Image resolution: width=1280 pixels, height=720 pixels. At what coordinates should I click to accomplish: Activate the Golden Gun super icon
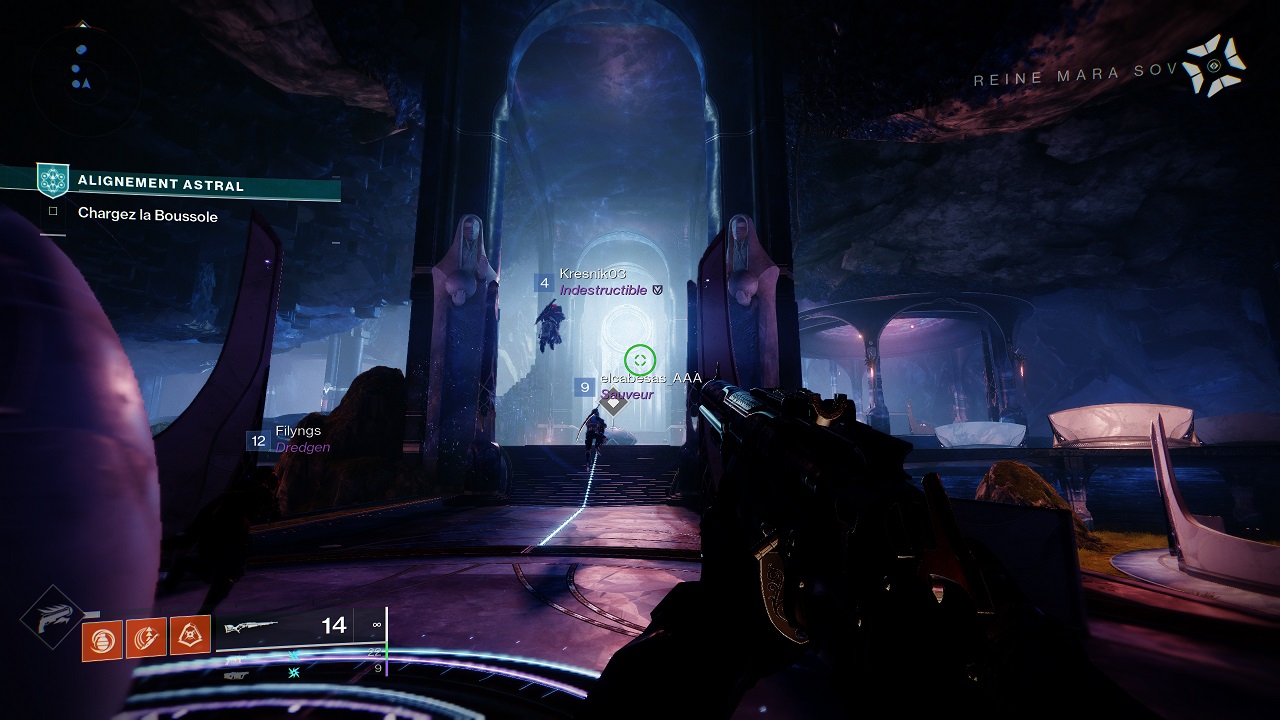[x=52, y=618]
